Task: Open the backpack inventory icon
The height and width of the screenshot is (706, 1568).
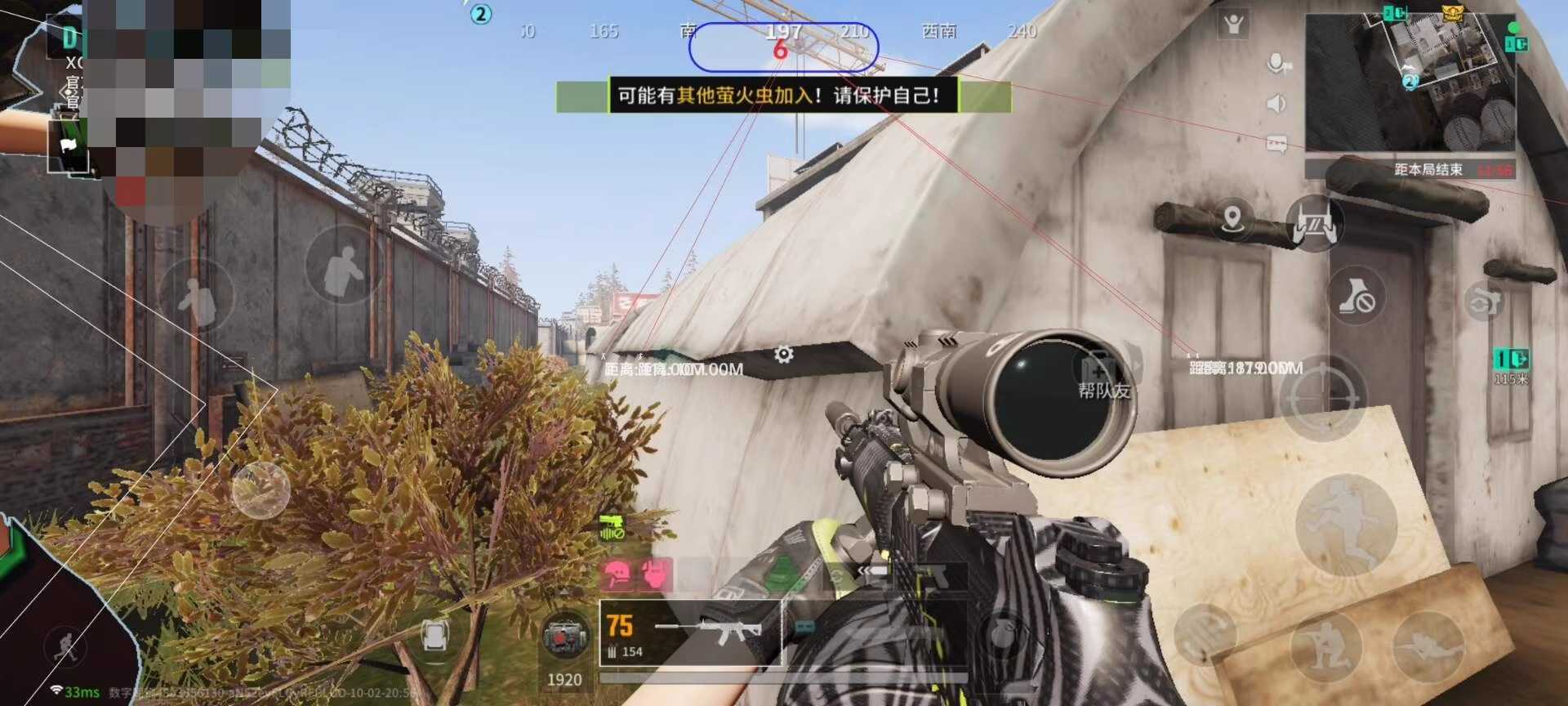Action: pos(435,635)
